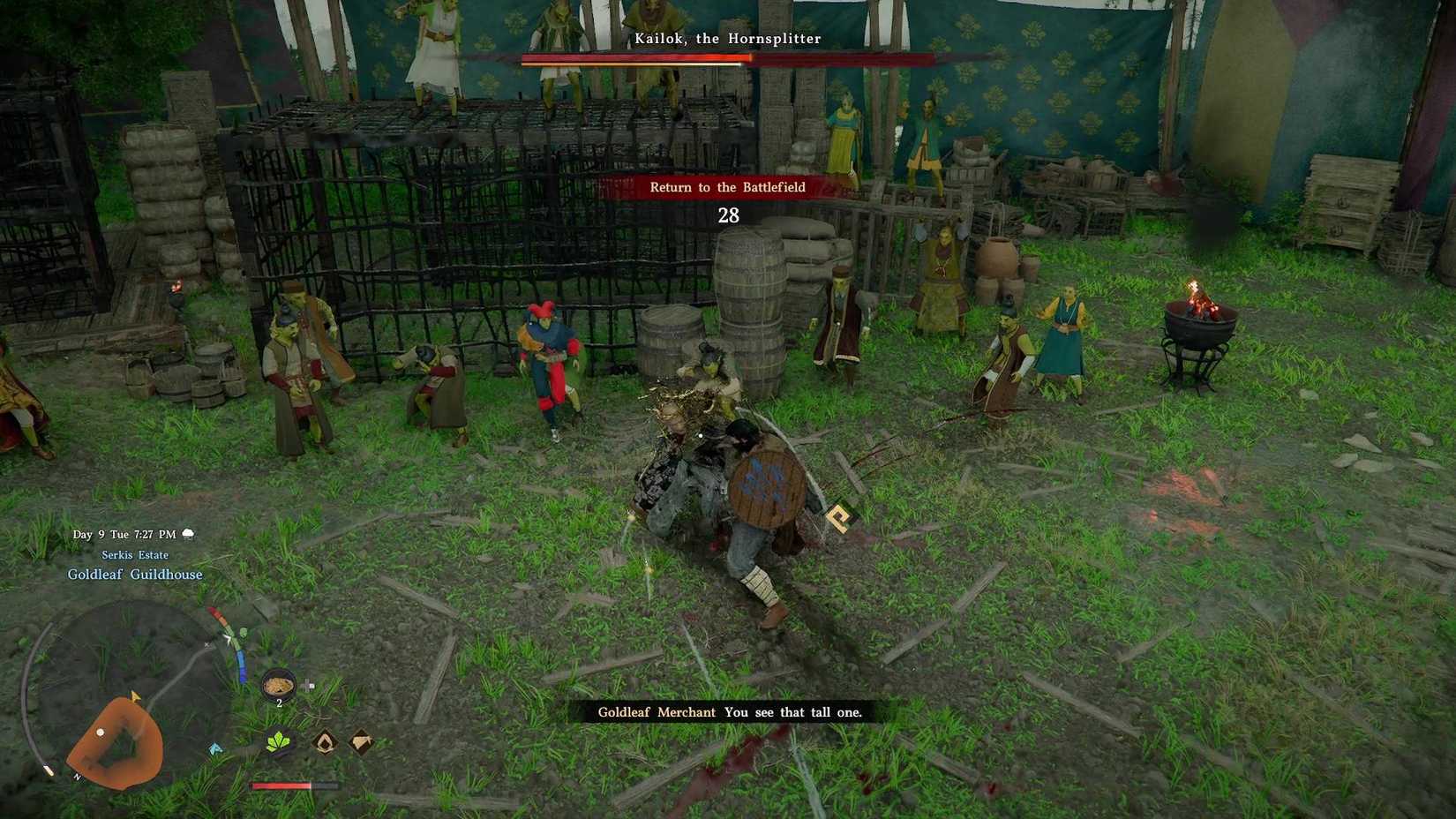Click the plus sign next to rations
The width and height of the screenshot is (1456, 819).
[307, 681]
